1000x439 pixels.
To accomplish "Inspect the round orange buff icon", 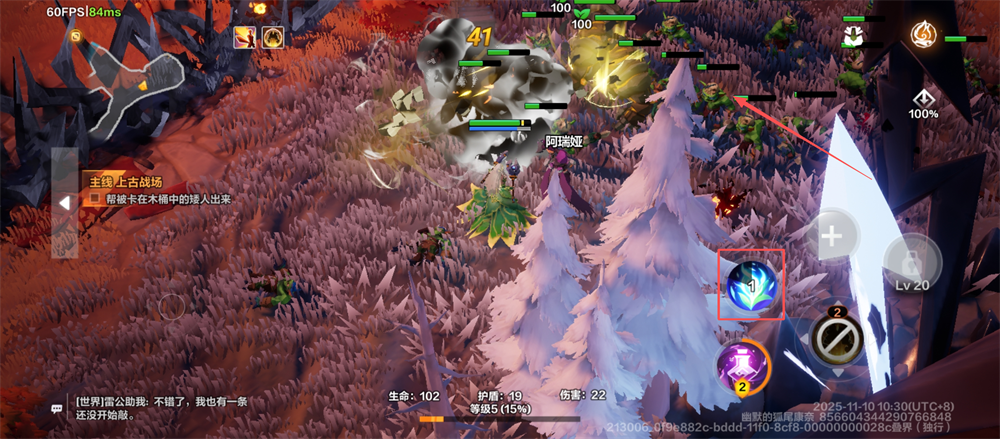I will click(272, 37).
